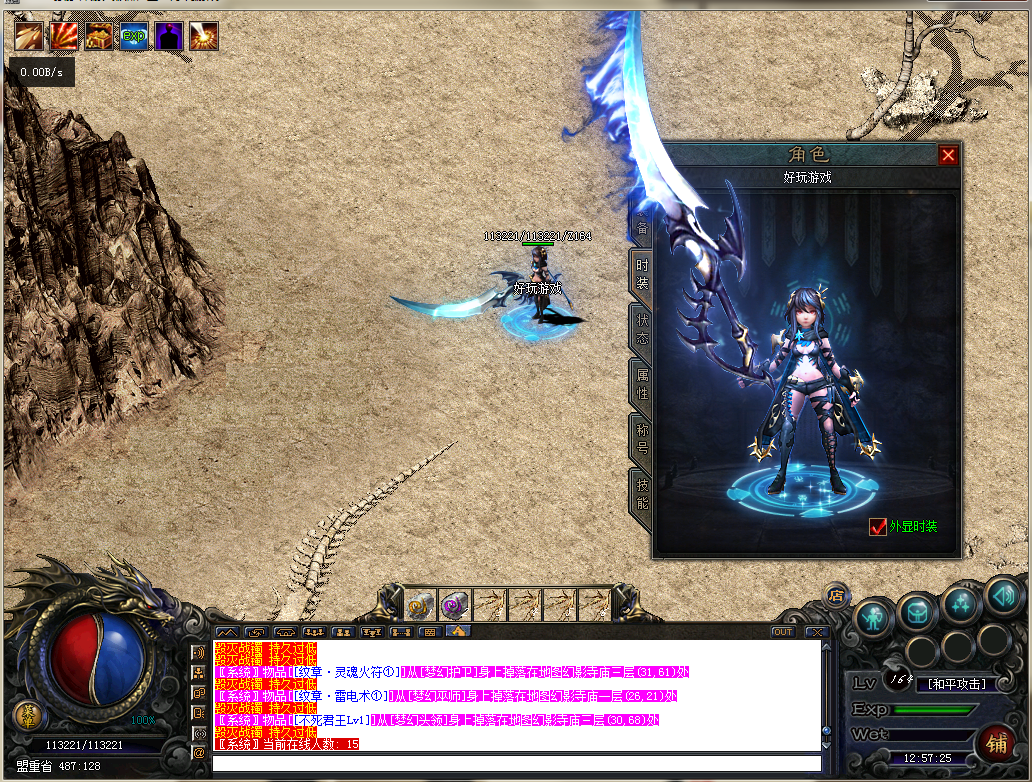Click the OUT button above chat

pos(782,632)
